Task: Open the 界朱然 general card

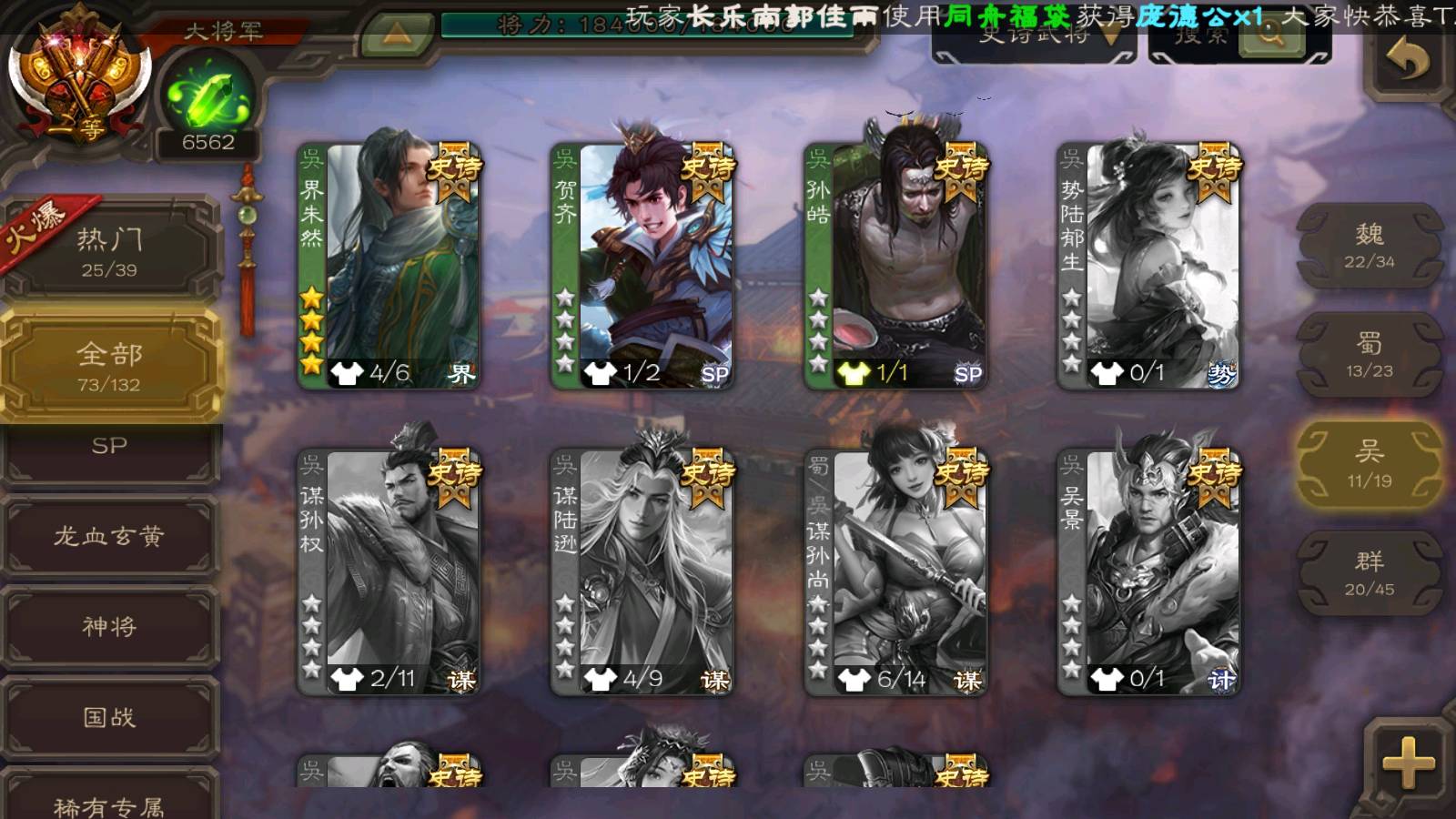Action: (389, 266)
